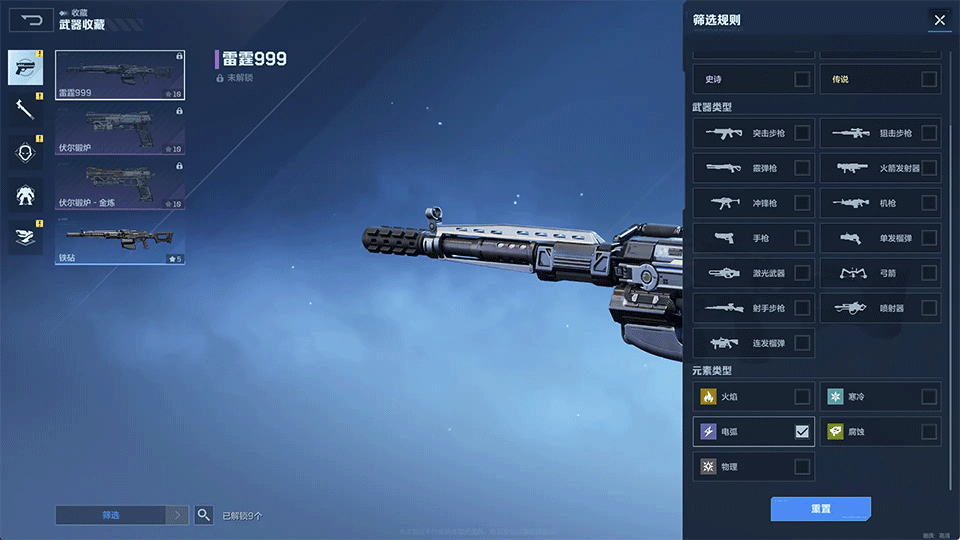The image size is (960, 540).
Task: Click the magnifying glass search button
Action: [x=204, y=515]
